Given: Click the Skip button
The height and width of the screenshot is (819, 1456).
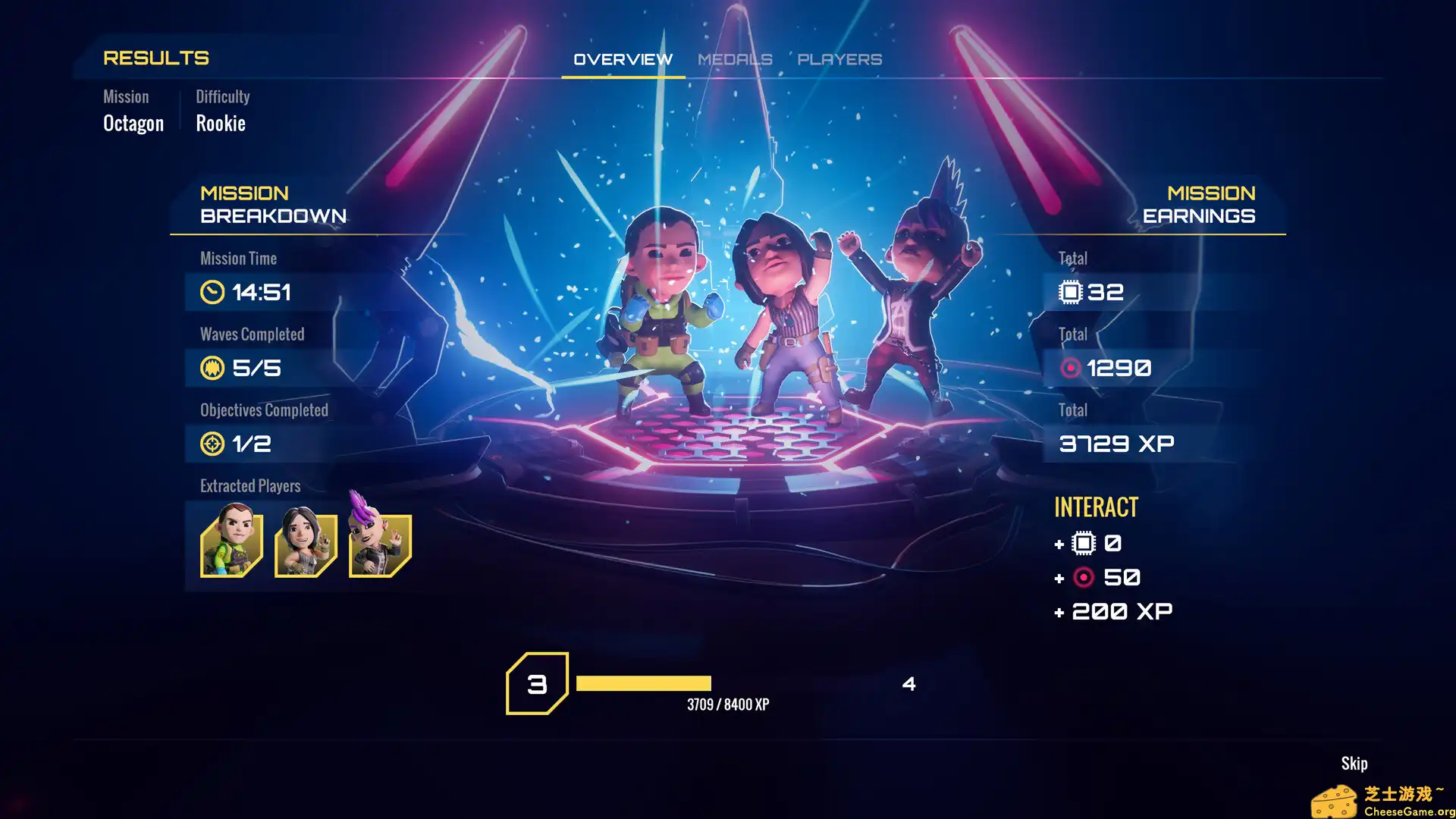Looking at the screenshot, I should (x=1354, y=763).
